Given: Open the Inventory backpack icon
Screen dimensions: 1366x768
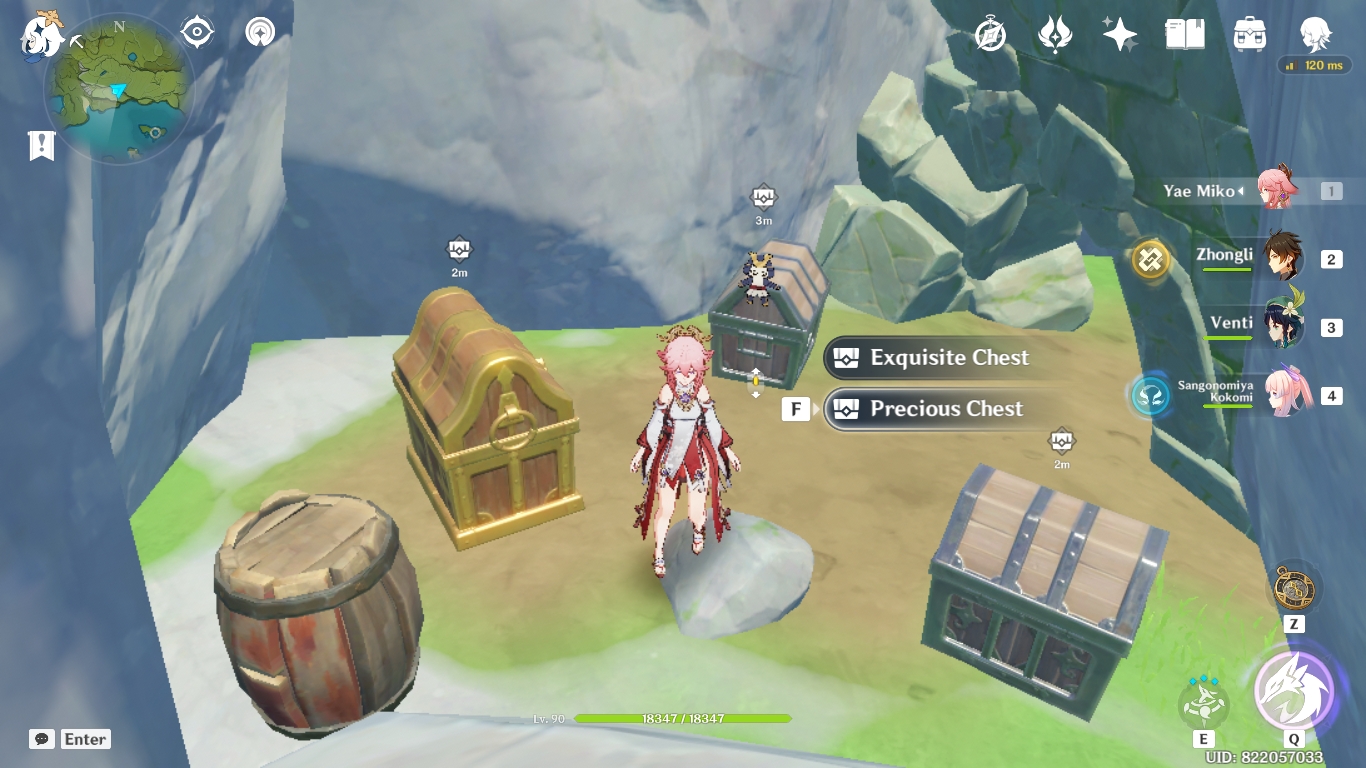Looking at the screenshot, I should pos(1250,35).
